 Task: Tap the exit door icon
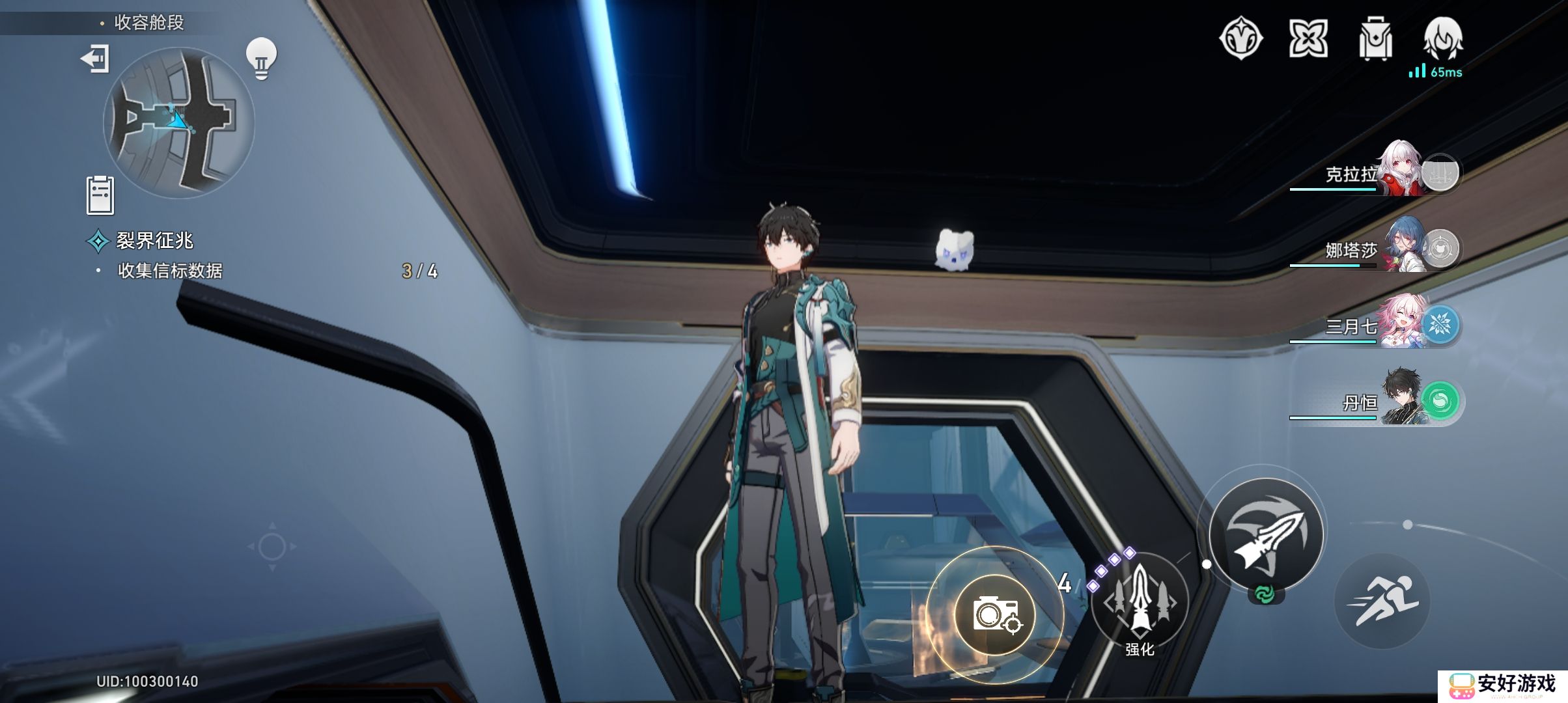tap(95, 59)
